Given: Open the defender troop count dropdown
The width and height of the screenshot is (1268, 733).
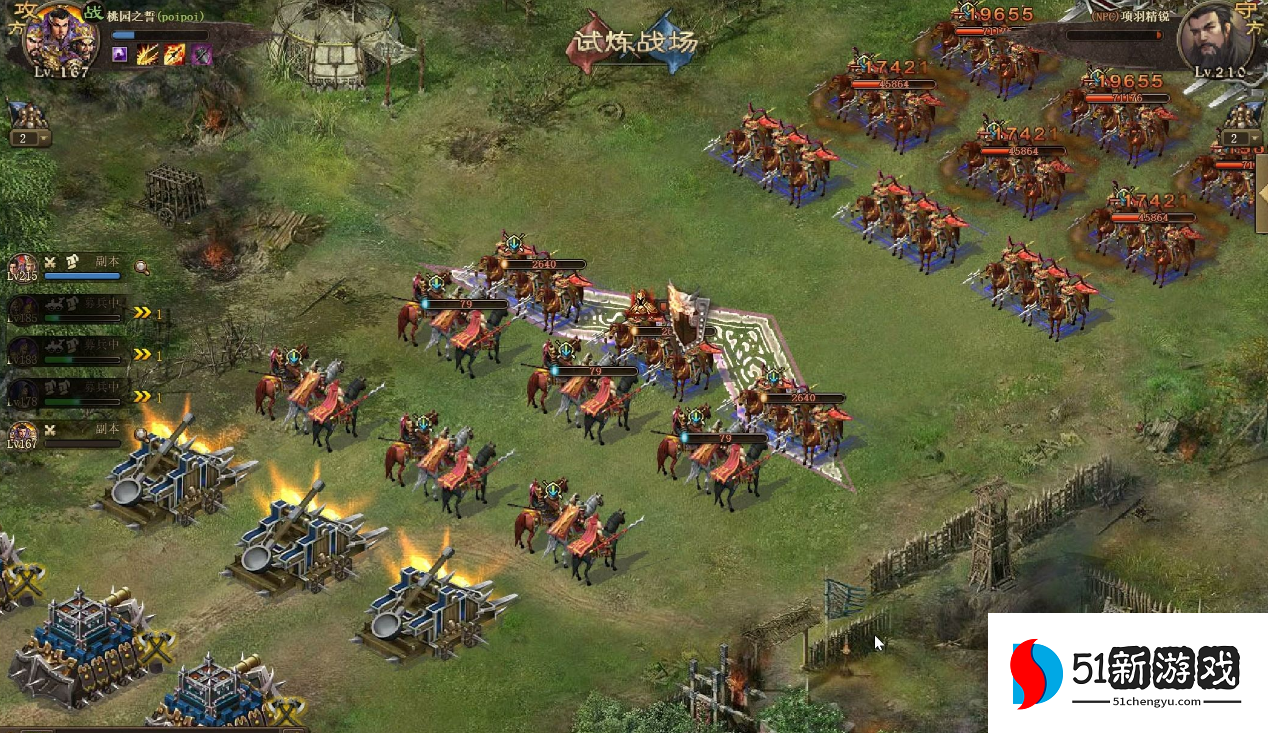Looking at the screenshot, I should (x=1240, y=139).
